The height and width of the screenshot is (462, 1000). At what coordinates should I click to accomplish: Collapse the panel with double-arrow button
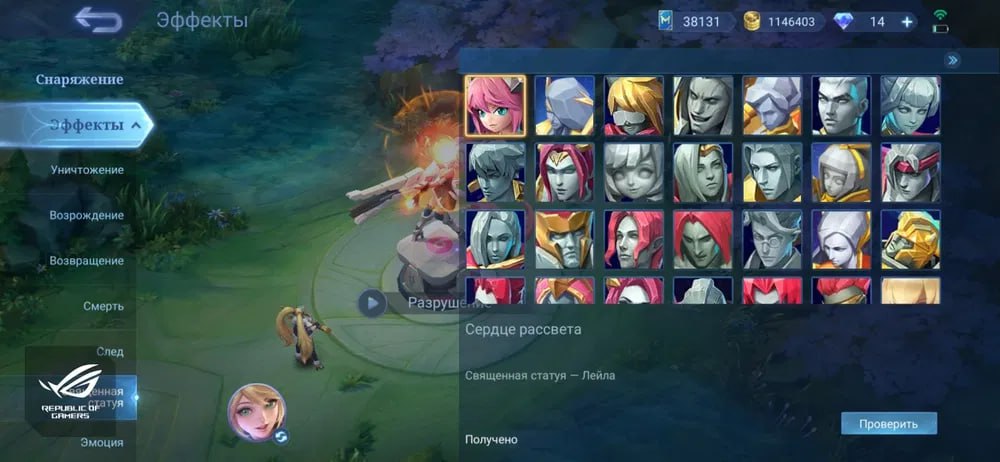(x=953, y=60)
